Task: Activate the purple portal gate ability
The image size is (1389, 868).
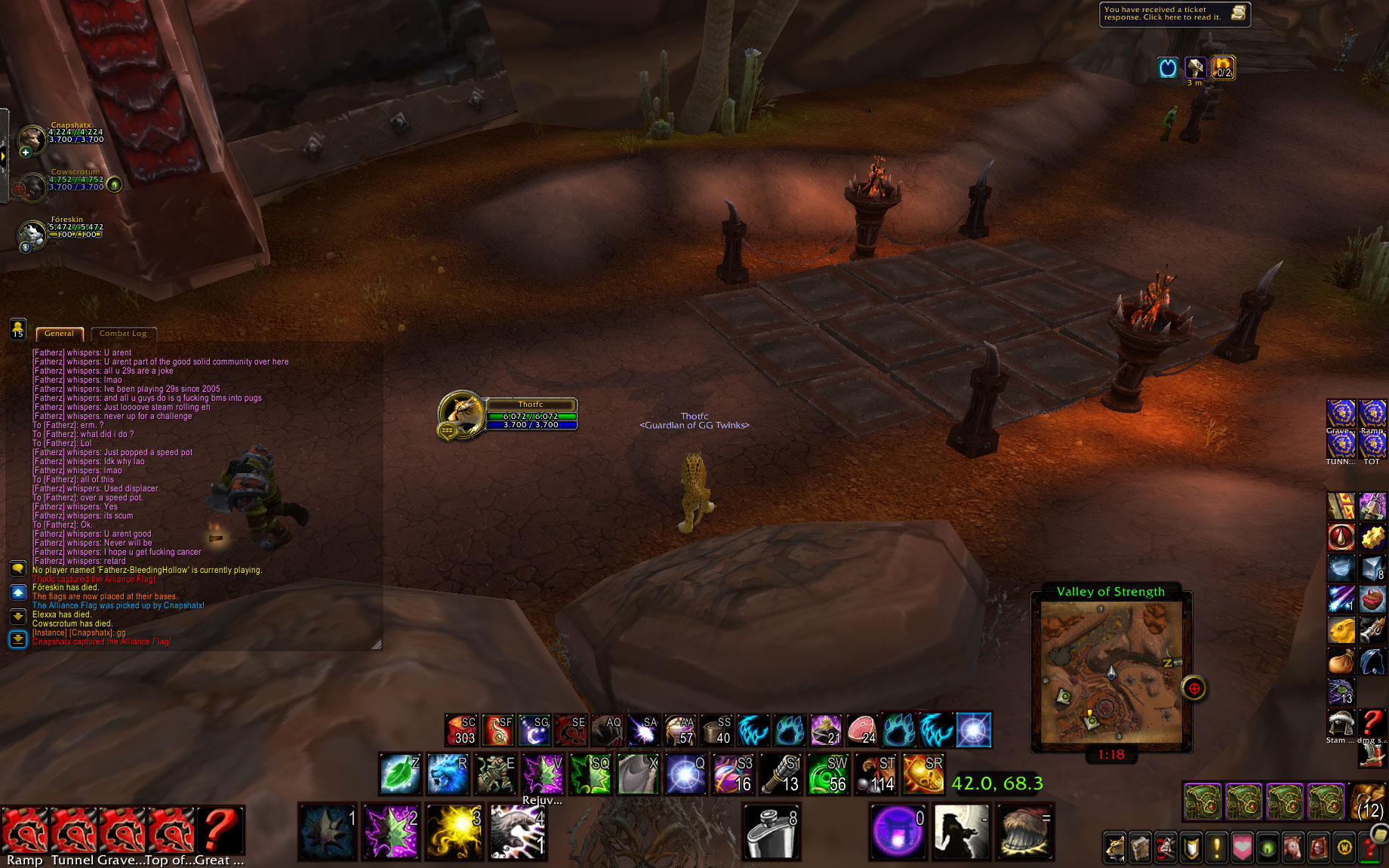Action: click(x=898, y=832)
